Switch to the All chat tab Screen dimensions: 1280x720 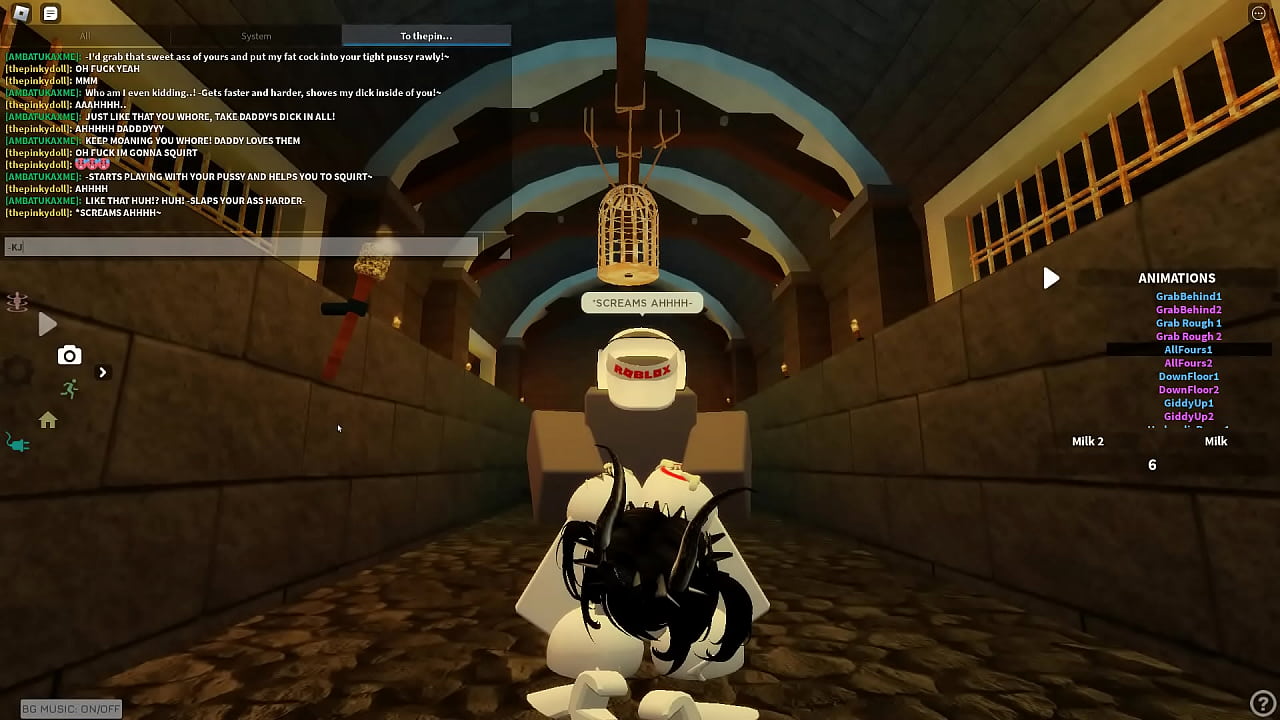point(85,35)
